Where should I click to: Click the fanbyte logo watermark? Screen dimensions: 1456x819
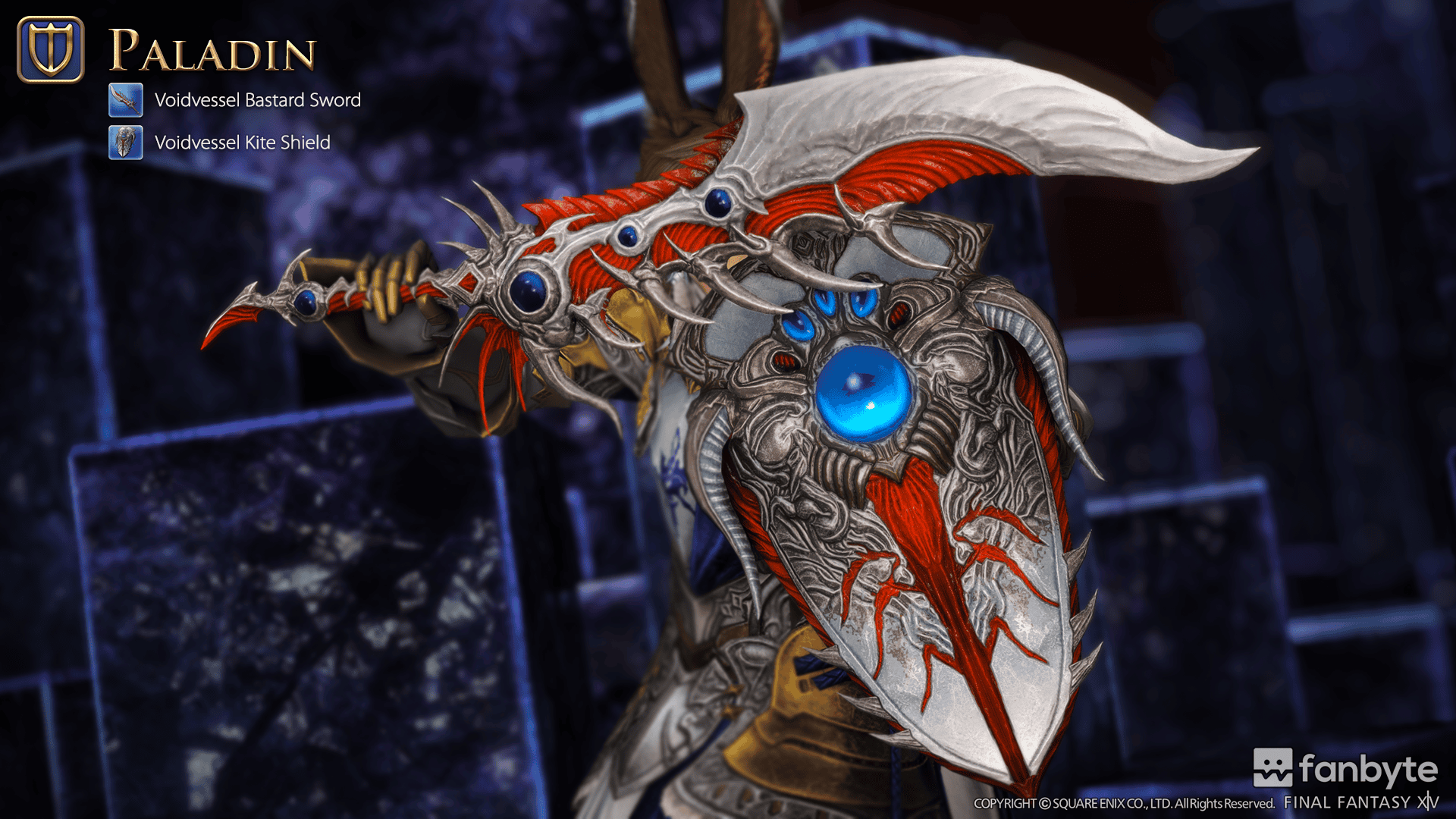pyautogui.click(x=1345, y=769)
